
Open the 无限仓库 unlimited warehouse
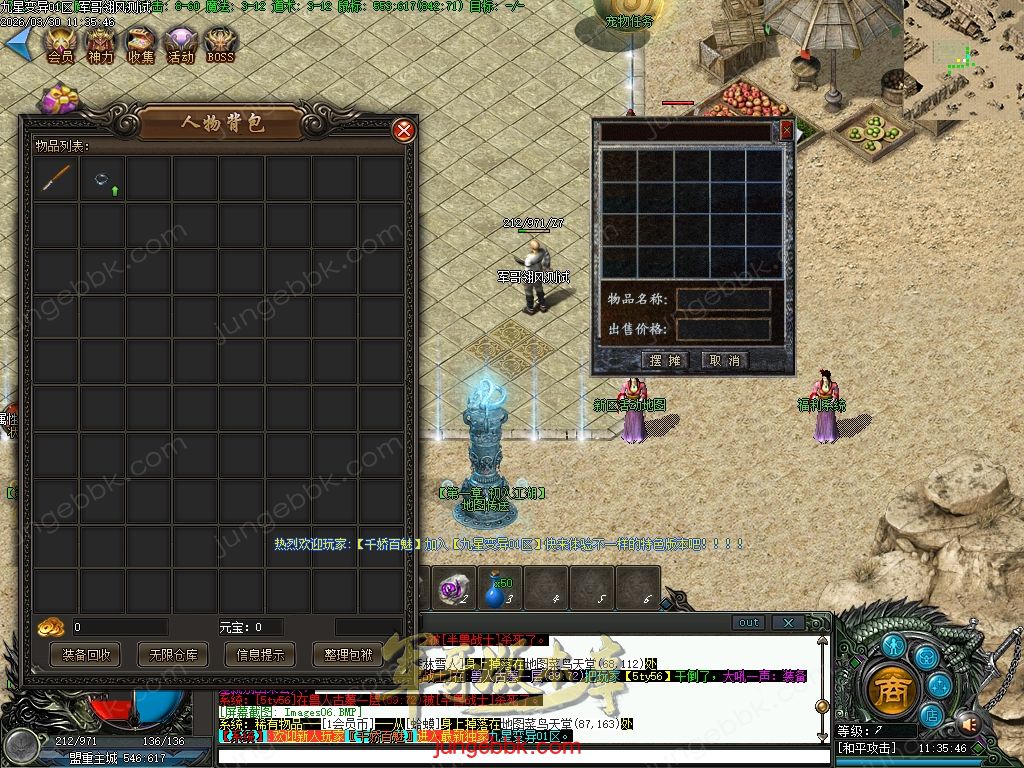174,655
